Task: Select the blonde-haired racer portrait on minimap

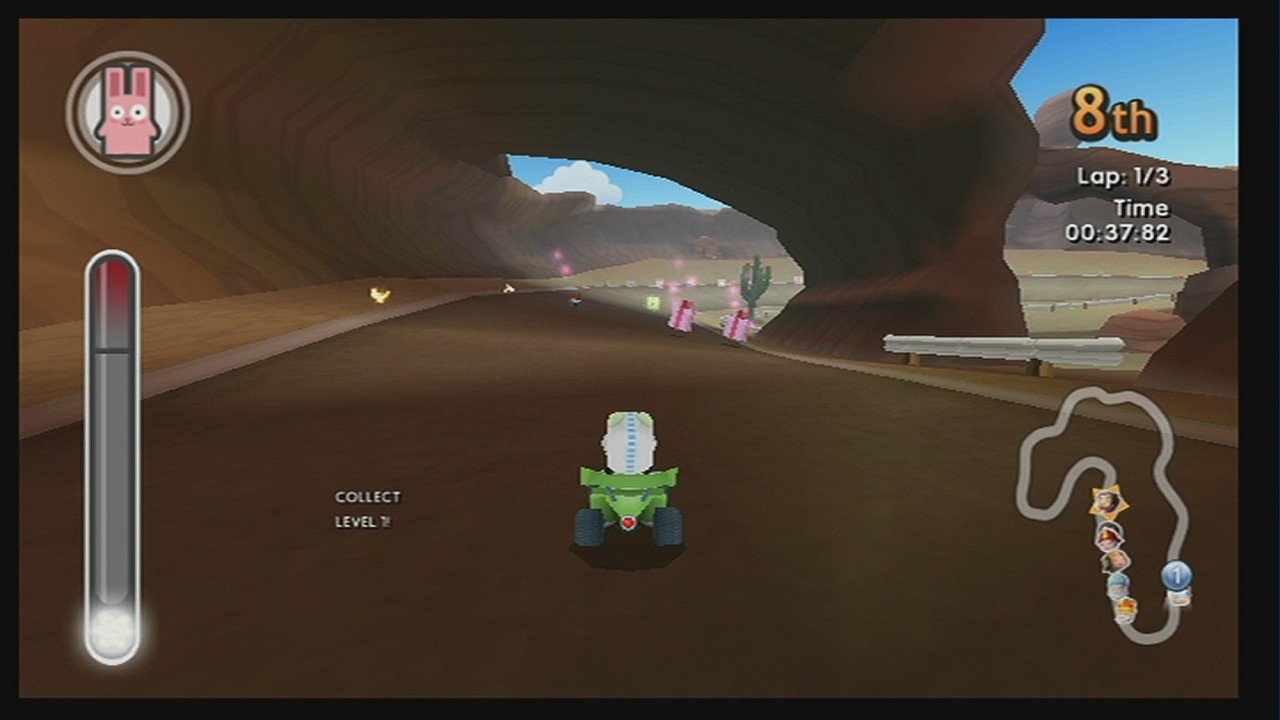Action: coord(1115,558)
